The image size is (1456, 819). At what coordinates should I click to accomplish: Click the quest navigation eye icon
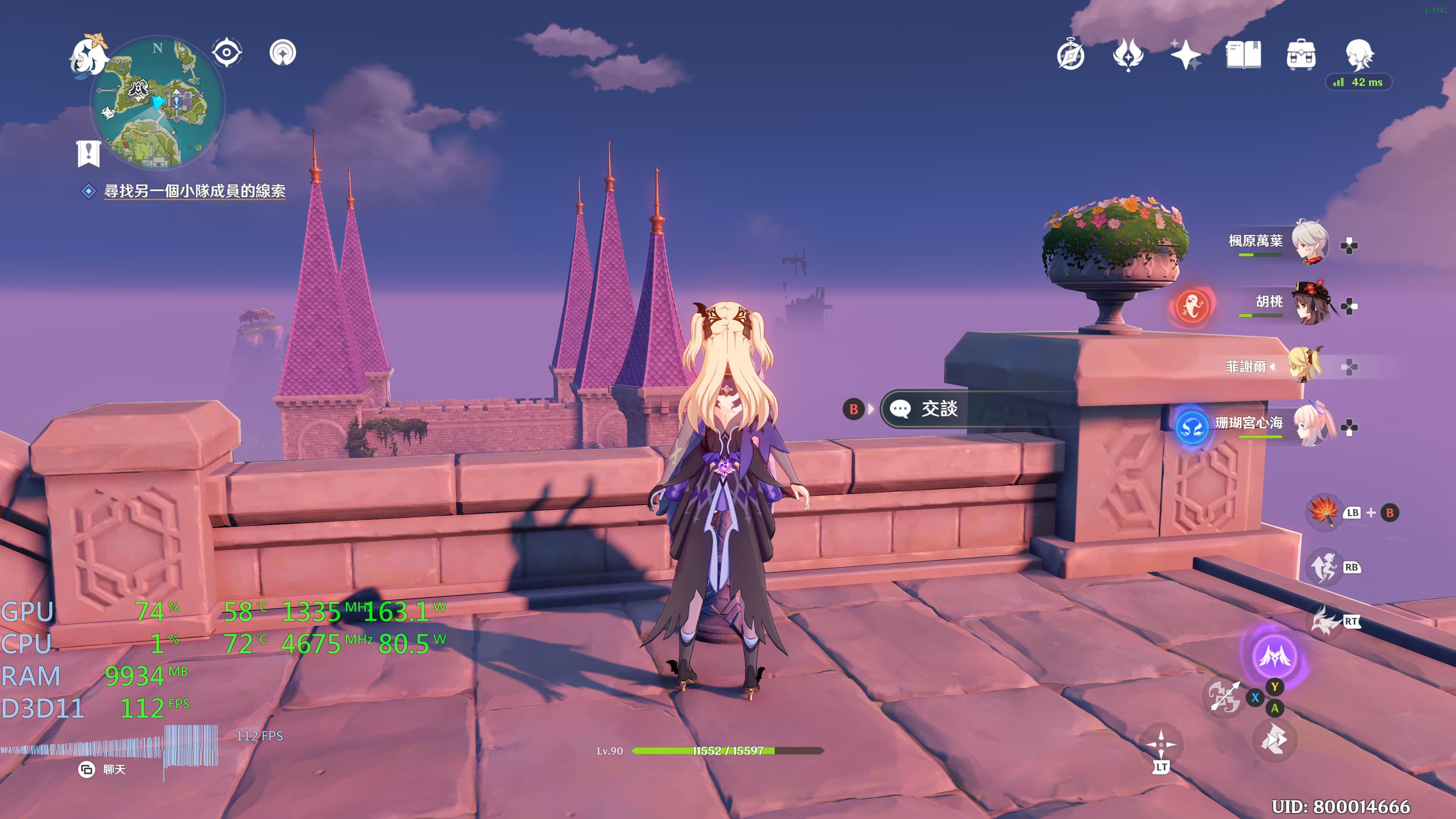pos(227,53)
